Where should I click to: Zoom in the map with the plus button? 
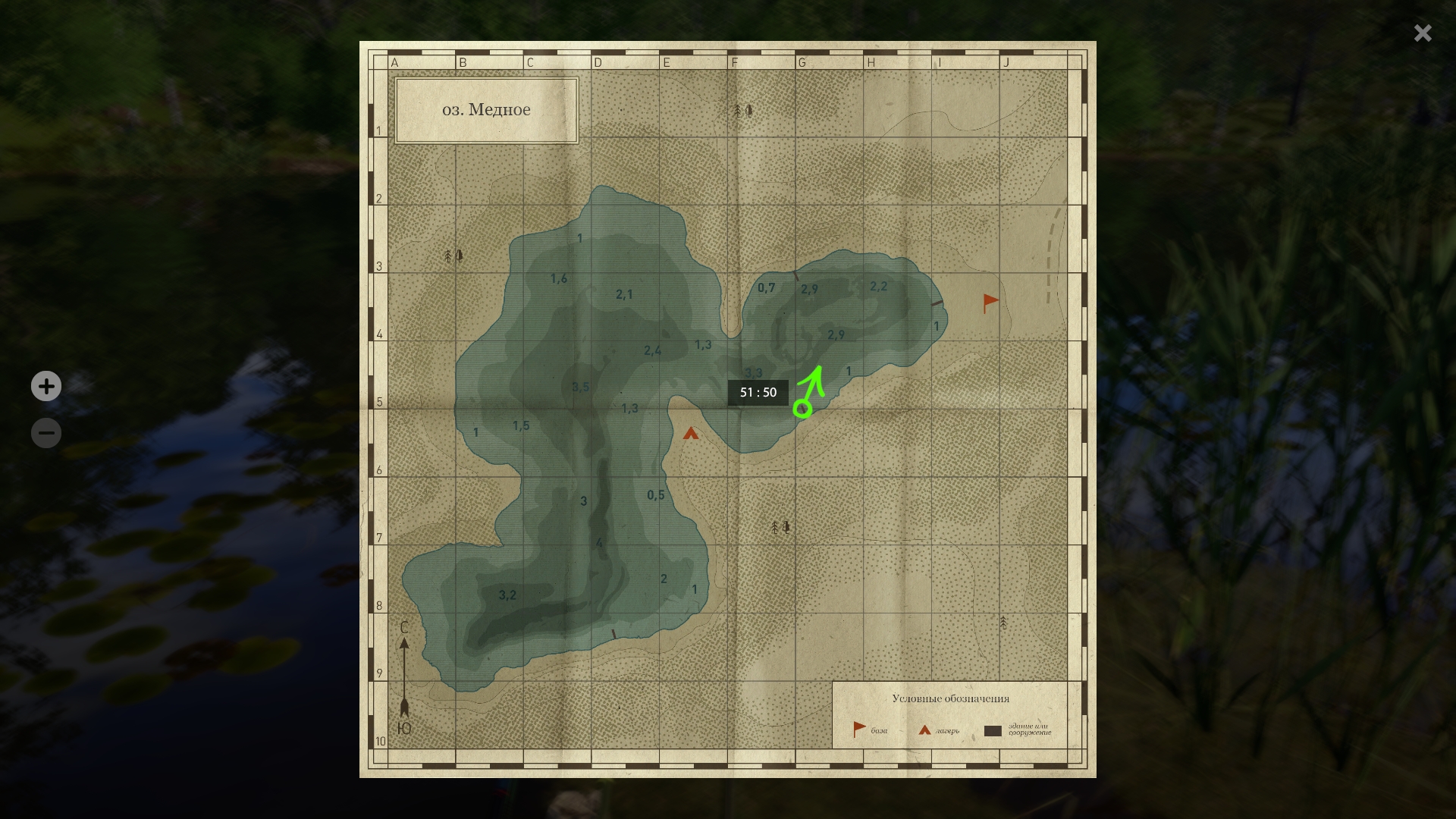click(x=46, y=386)
